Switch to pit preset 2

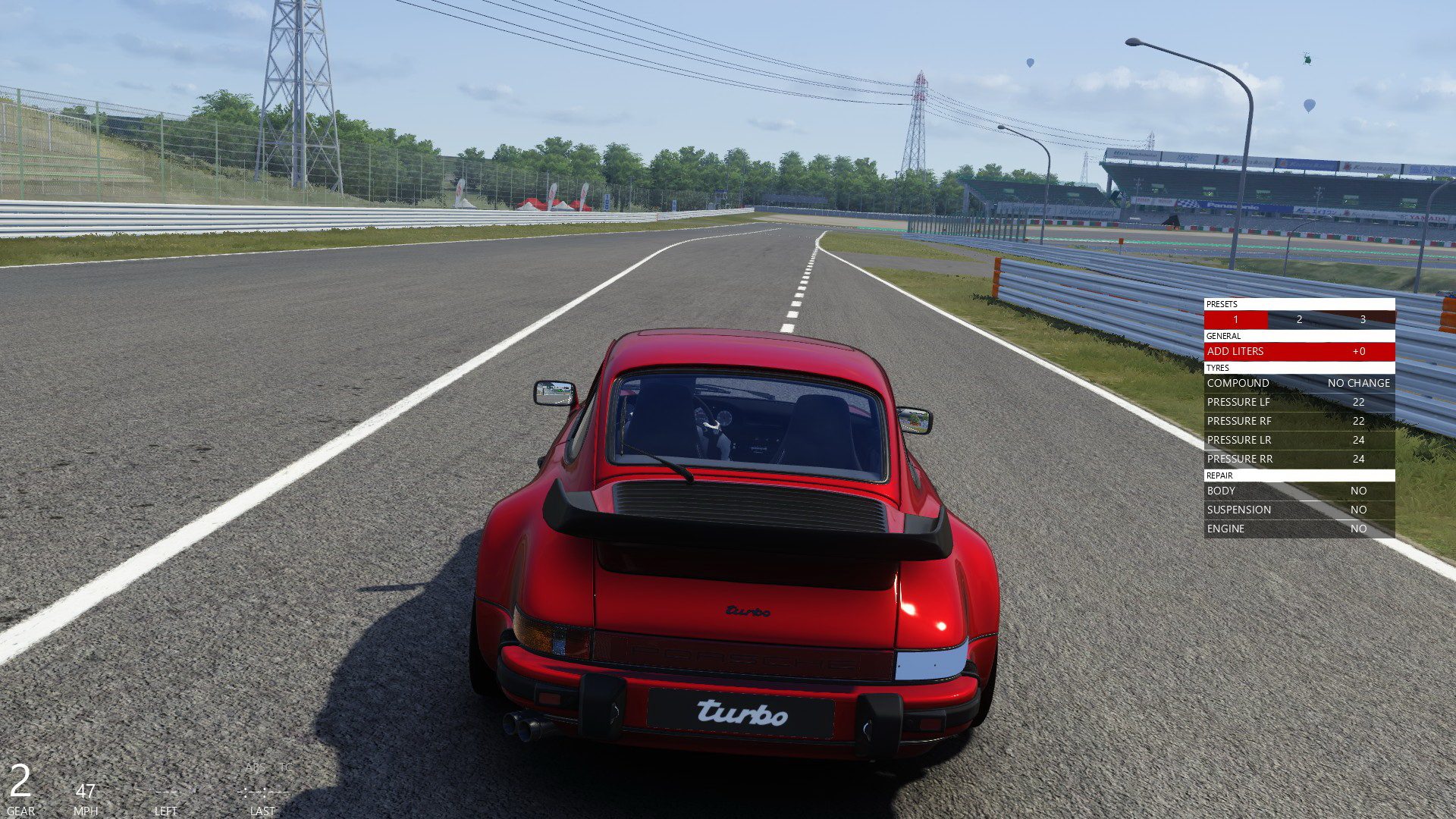(x=1299, y=319)
